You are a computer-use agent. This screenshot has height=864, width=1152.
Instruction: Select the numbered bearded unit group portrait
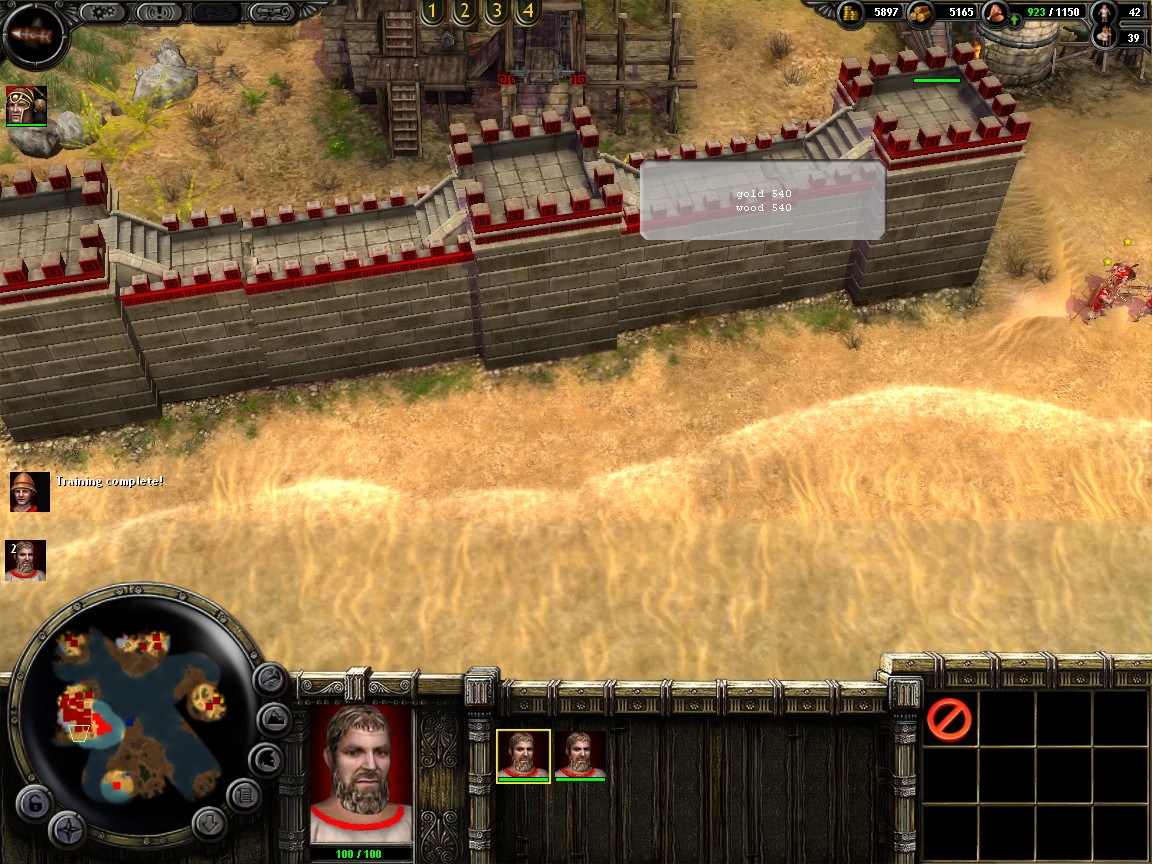26,561
